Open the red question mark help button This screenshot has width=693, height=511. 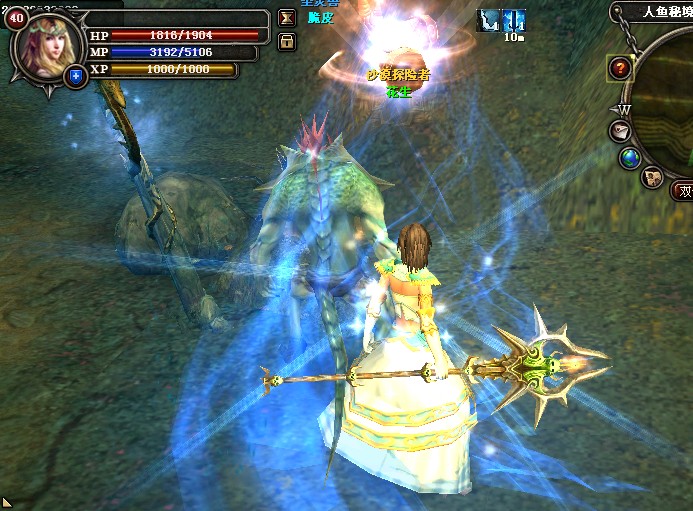(621, 69)
